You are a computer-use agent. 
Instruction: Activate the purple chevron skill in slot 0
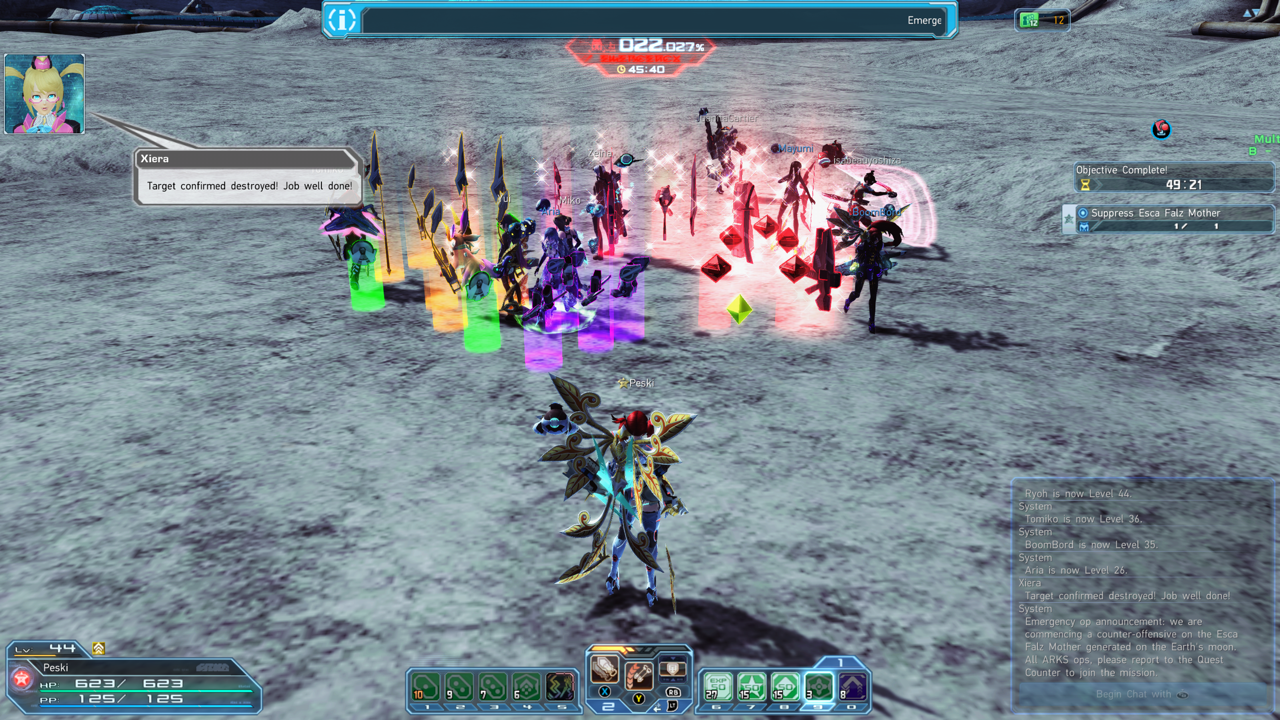852,688
